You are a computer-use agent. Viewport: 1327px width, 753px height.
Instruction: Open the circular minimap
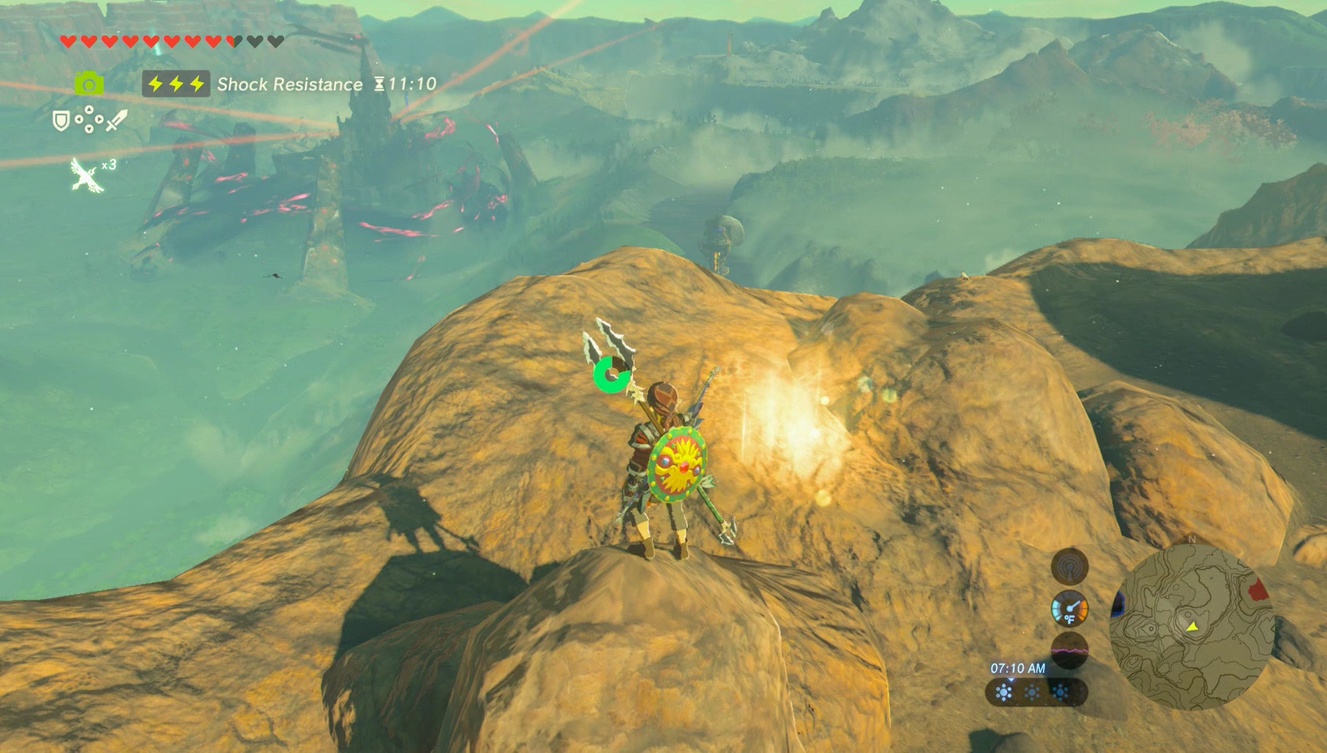pos(1192,627)
